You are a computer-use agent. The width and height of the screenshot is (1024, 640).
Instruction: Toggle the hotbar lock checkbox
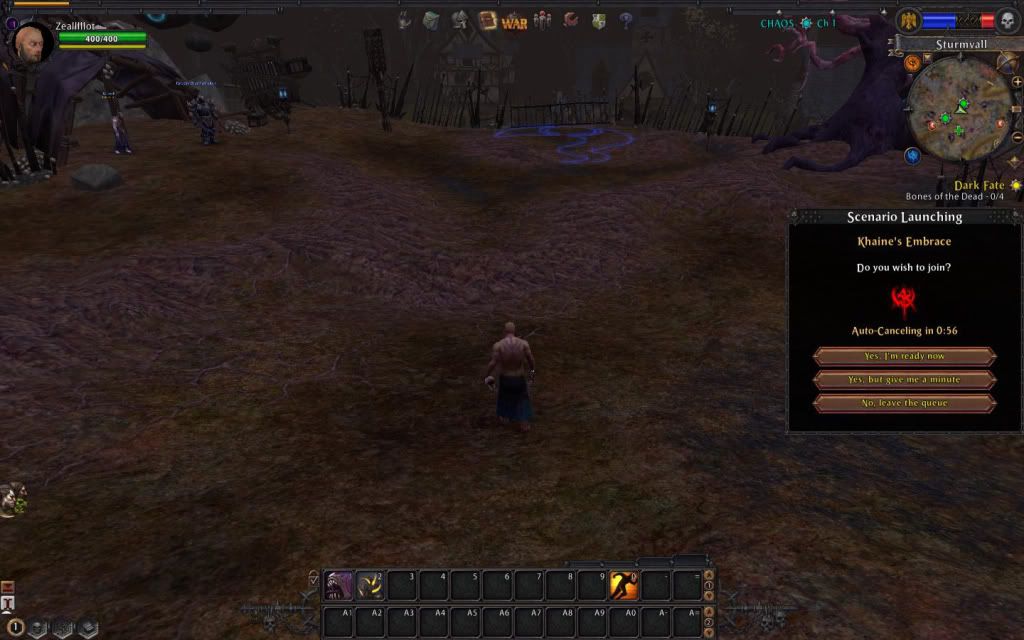click(x=314, y=578)
